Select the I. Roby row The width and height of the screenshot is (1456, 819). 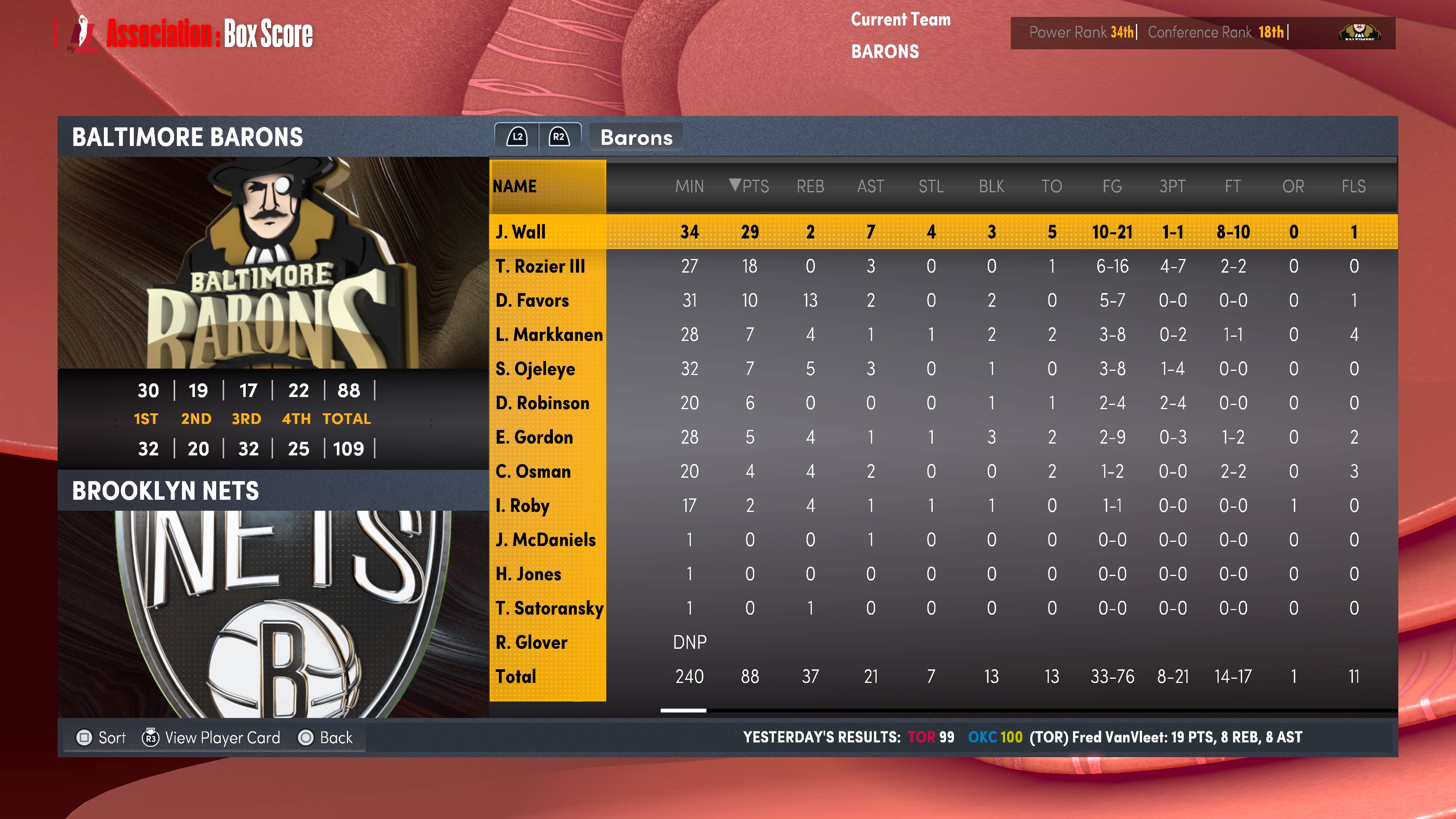click(x=522, y=505)
